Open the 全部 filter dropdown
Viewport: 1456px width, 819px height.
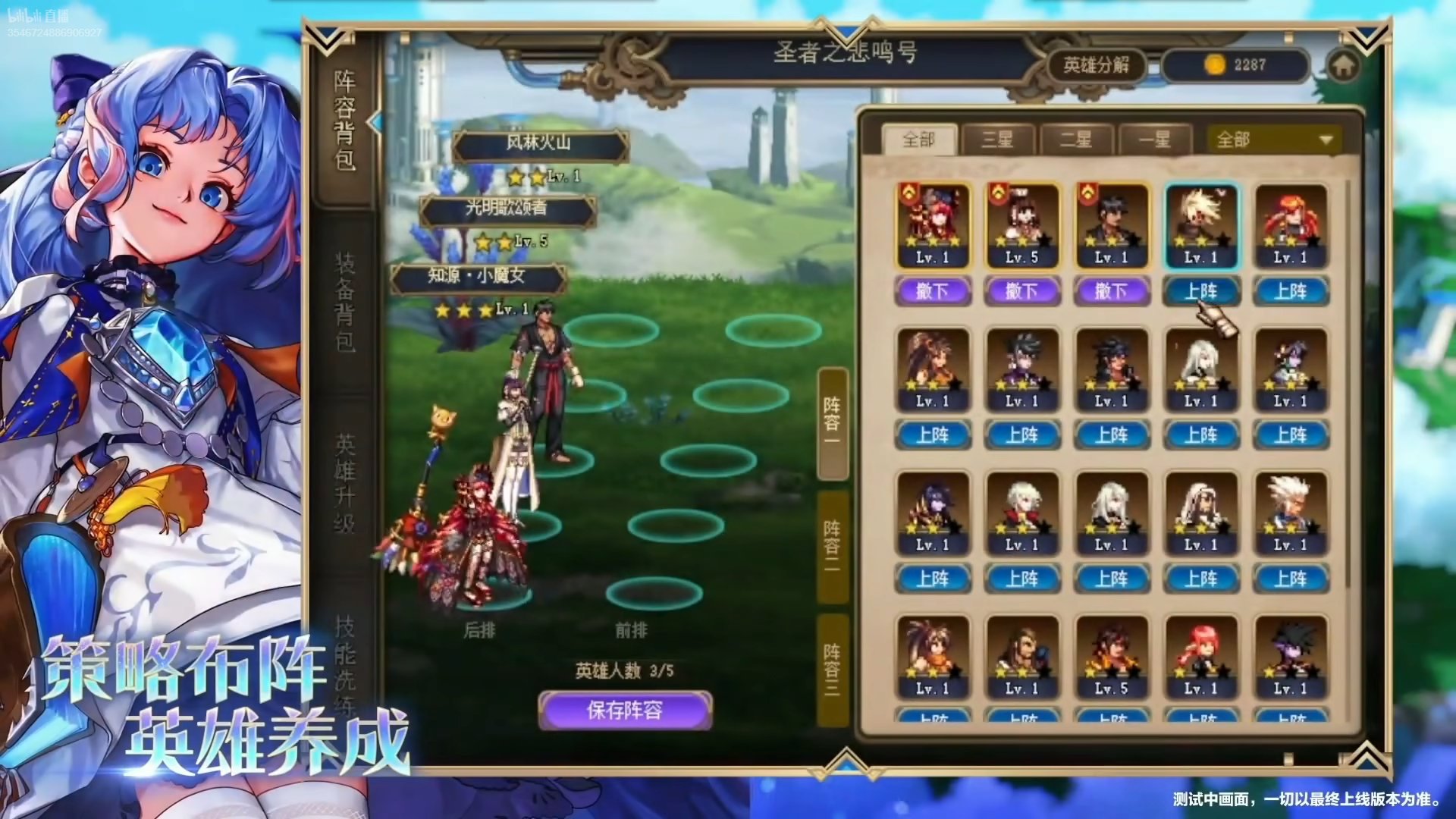1271,140
